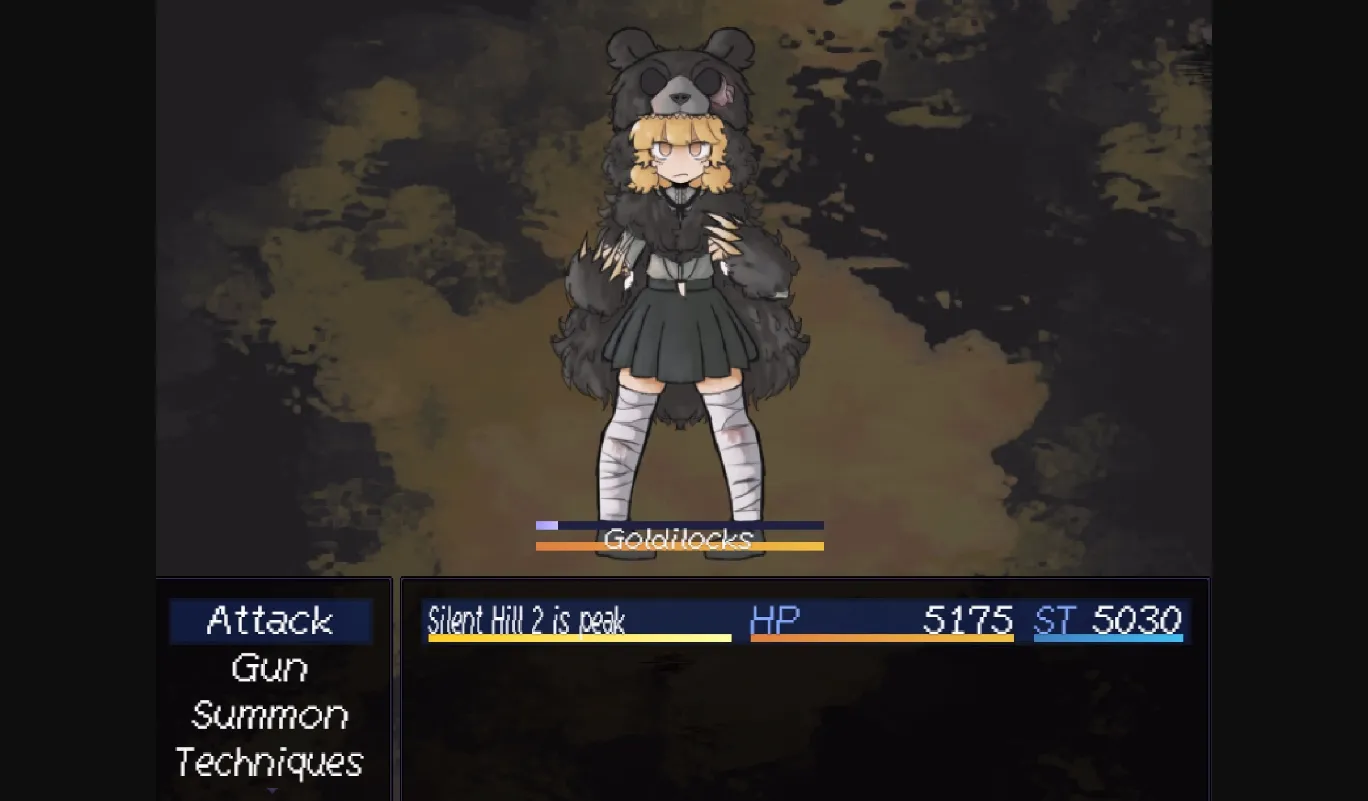The width and height of the screenshot is (1368, 801).
Task: Open the Techniques command
Action: click(268, 764)
